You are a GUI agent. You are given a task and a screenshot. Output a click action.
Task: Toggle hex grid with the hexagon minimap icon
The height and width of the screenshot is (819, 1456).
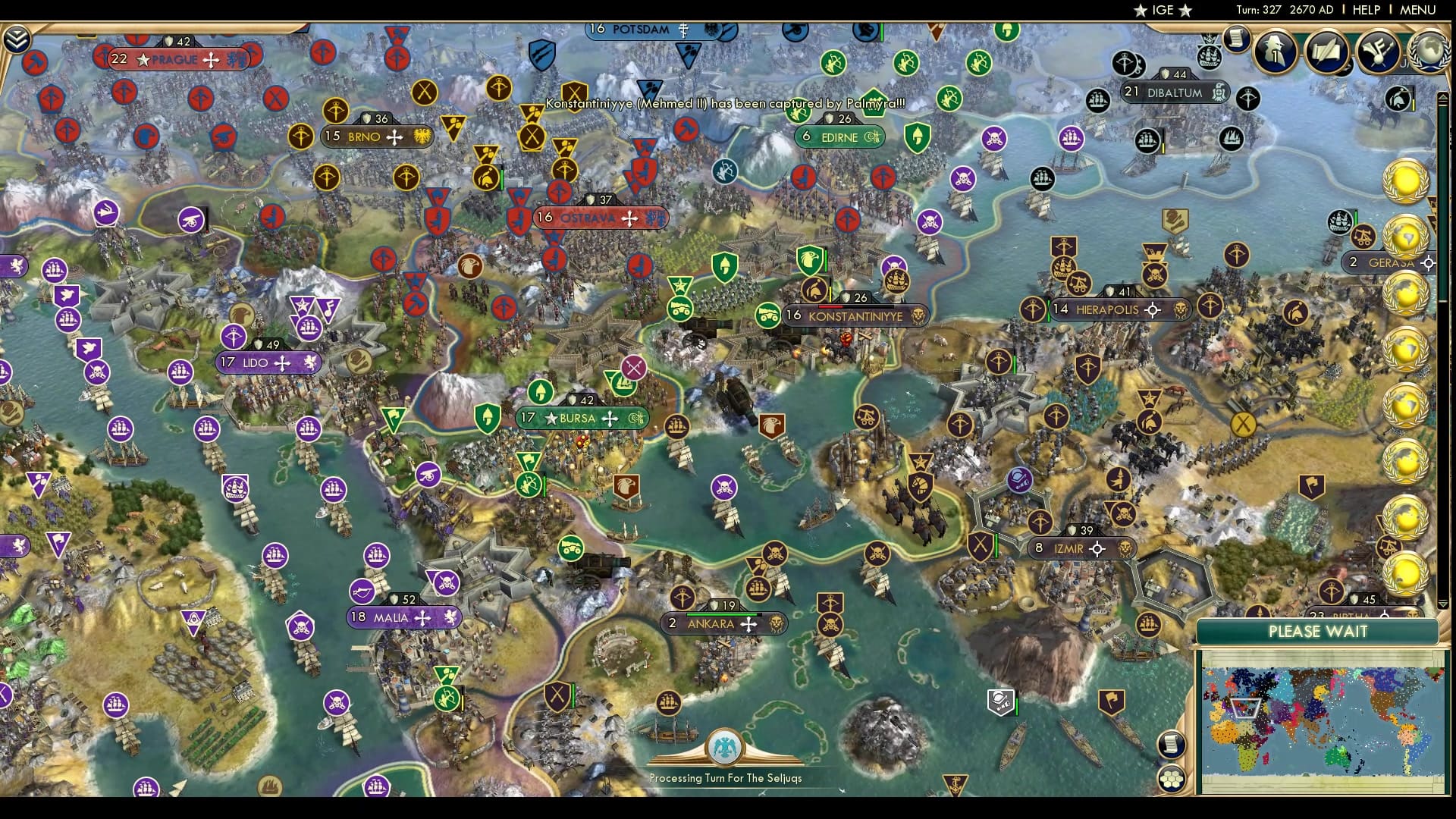(1170, 779)
